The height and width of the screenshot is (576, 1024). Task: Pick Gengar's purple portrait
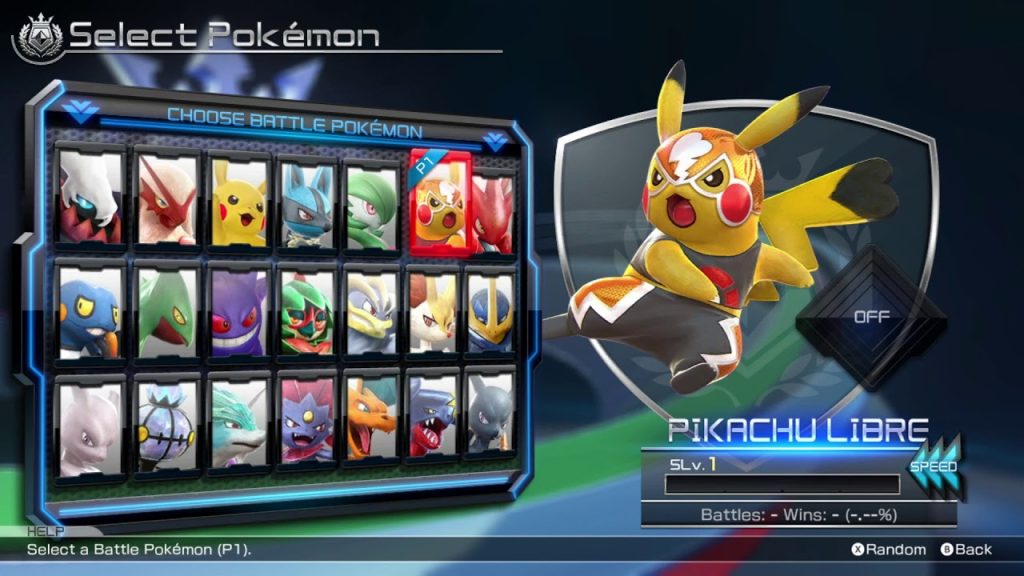[x=239, y=313]
